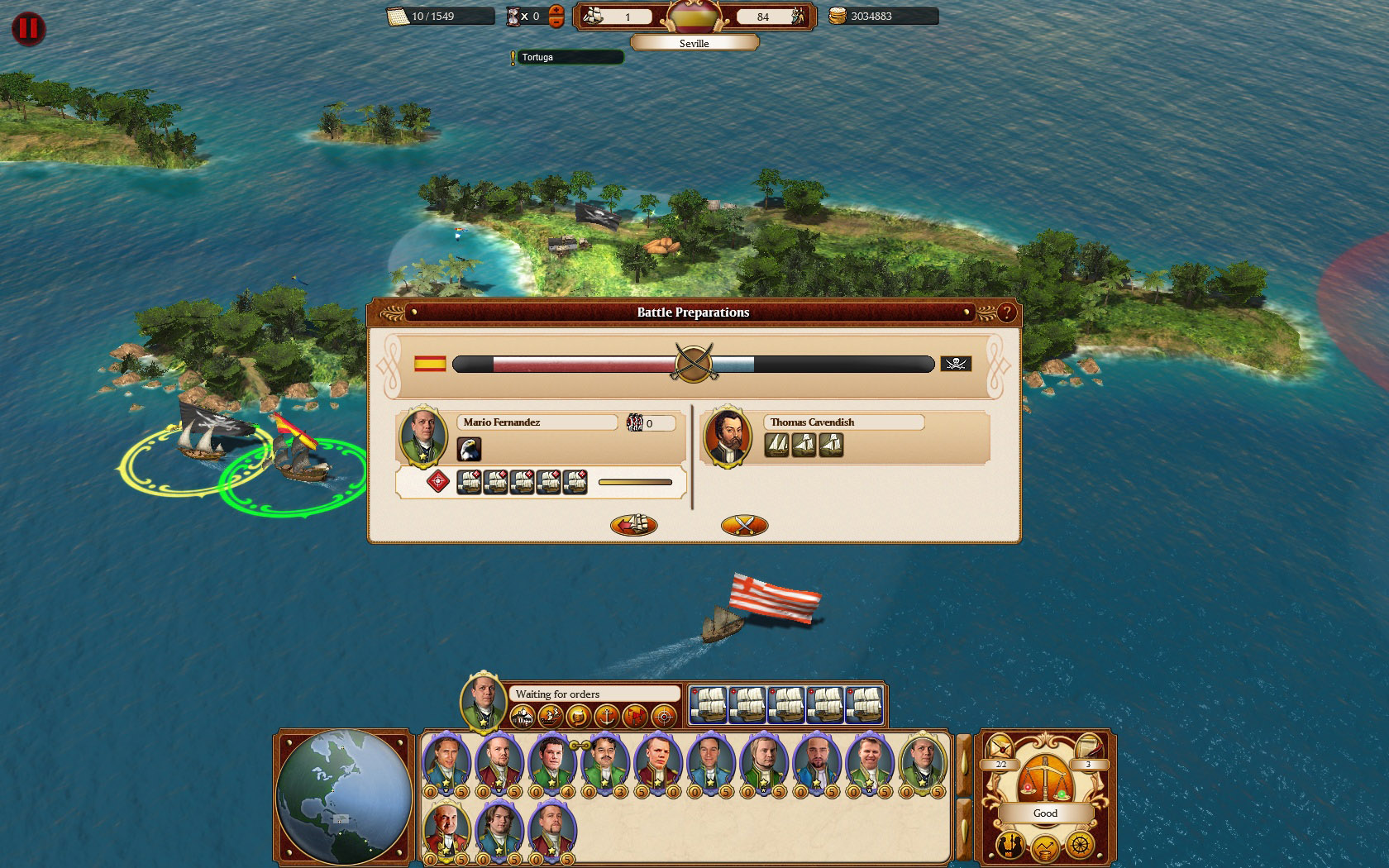The height and width of the screenshot is (868, 1389).
Task: Flee the battle using the retreat ship button
Action: tap(632, 525)
